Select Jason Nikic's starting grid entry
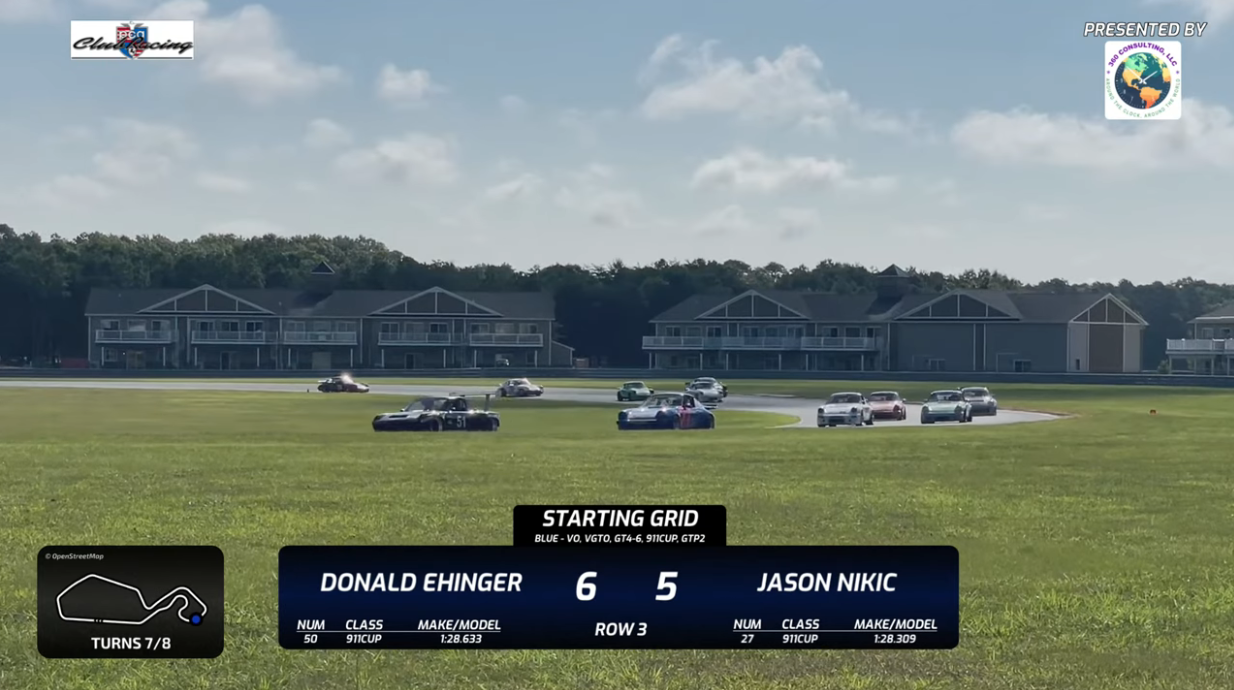 click(826, 583)
